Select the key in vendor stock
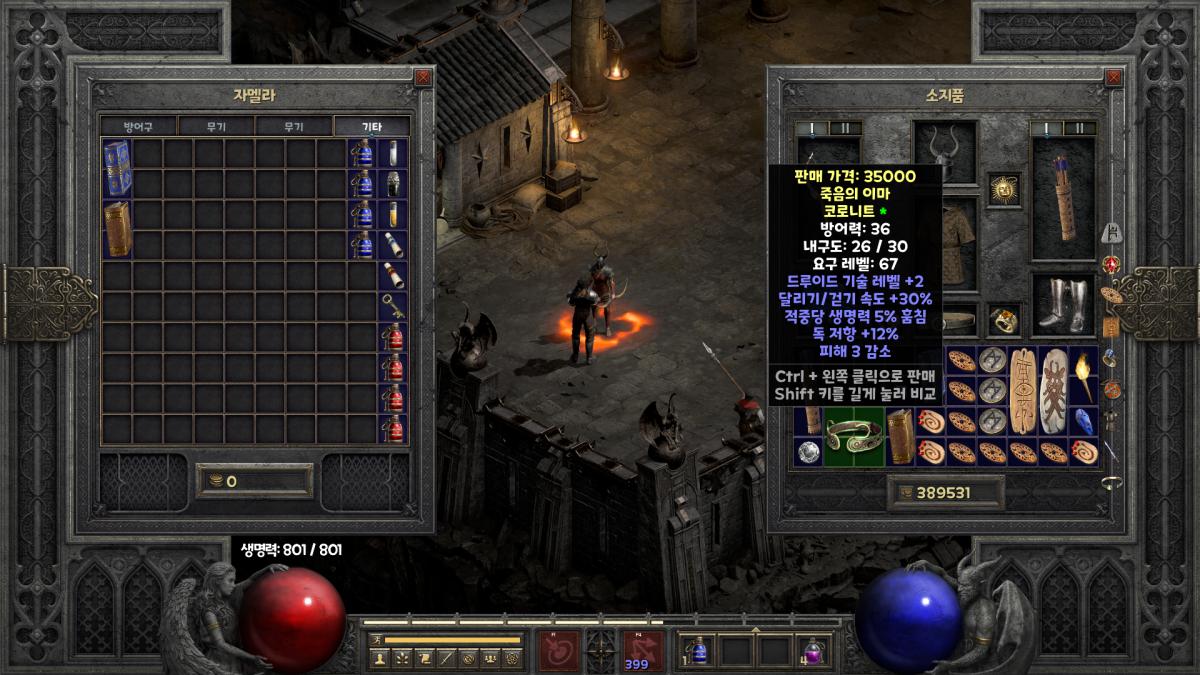Image resolution: width=1200 pixels, height=675 pixels. [393, 306]
